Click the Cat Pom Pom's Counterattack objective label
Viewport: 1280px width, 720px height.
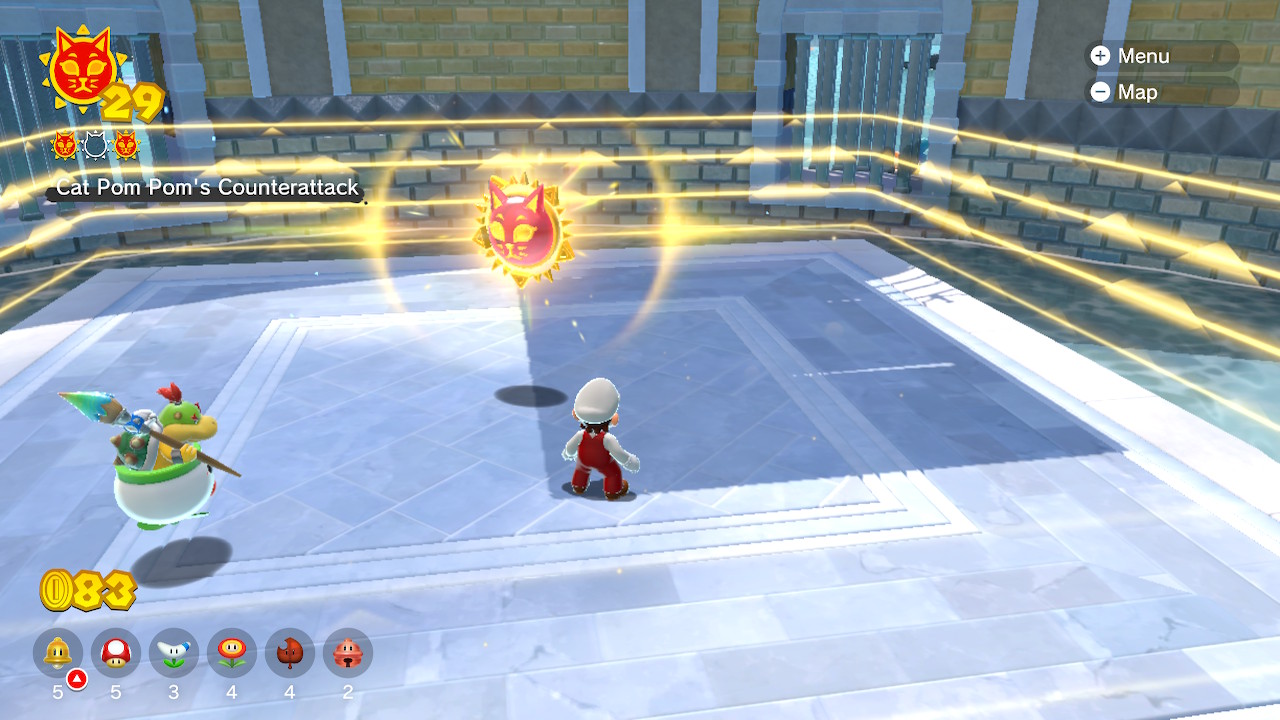point(207,187)
